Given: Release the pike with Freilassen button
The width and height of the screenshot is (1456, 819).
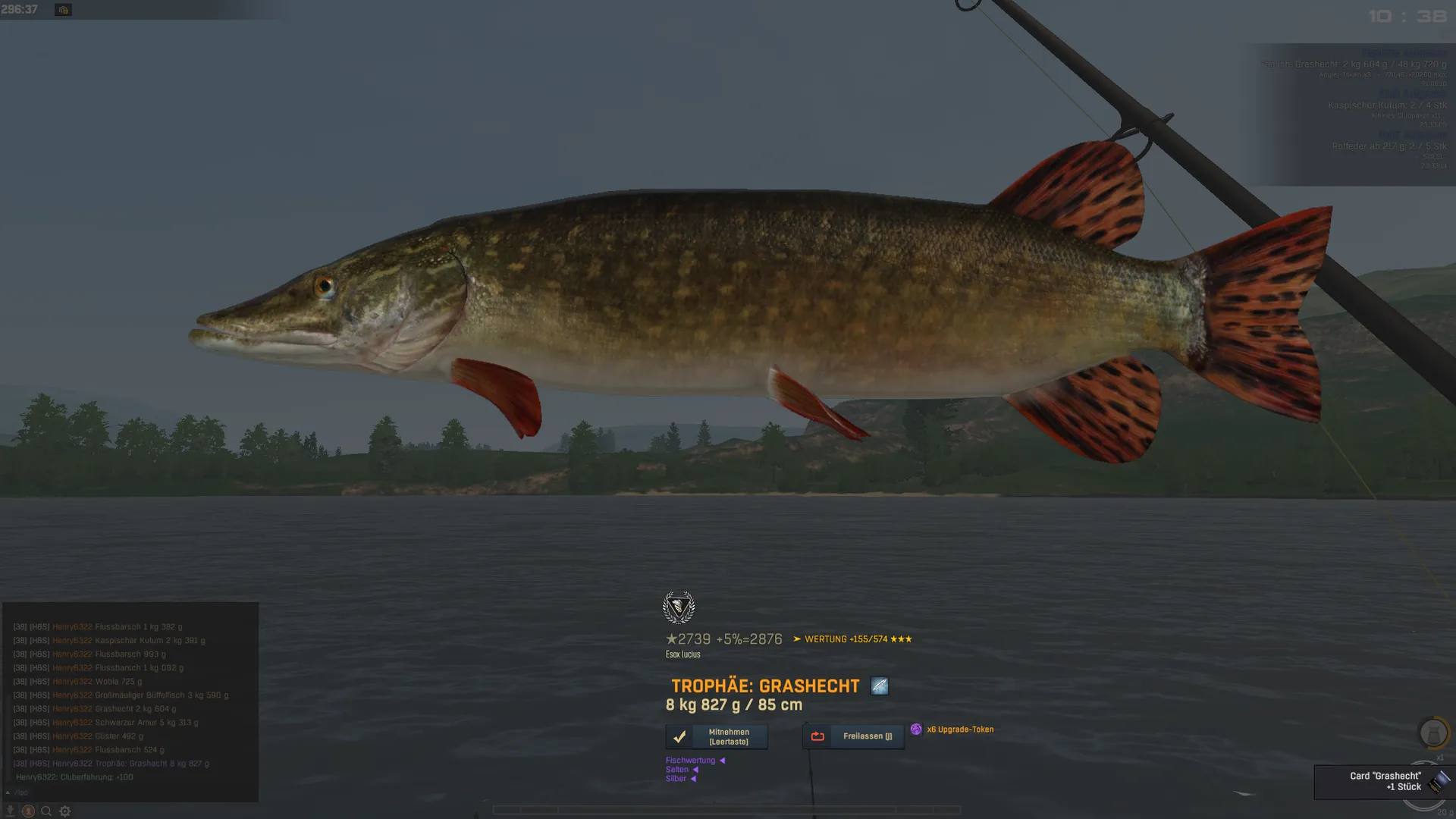Looking at the screenshot, I should (x=853, y=736).
